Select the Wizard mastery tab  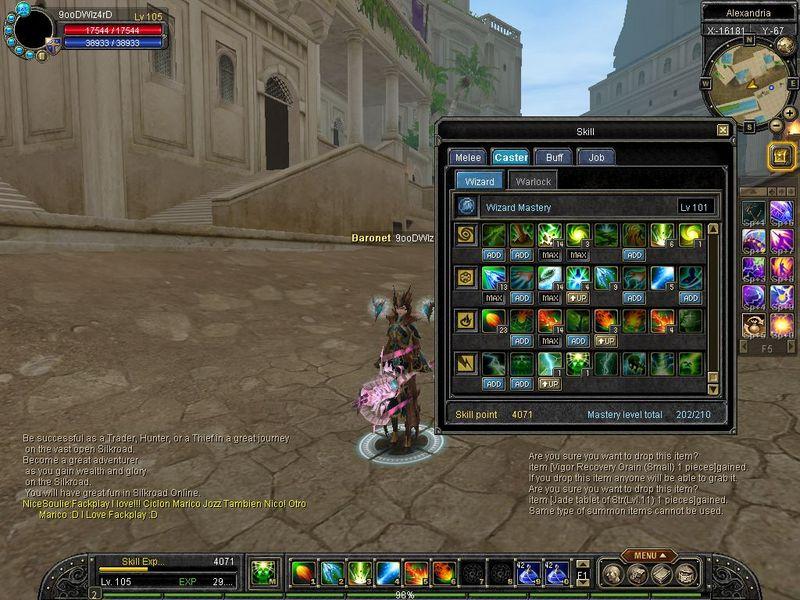479,181
